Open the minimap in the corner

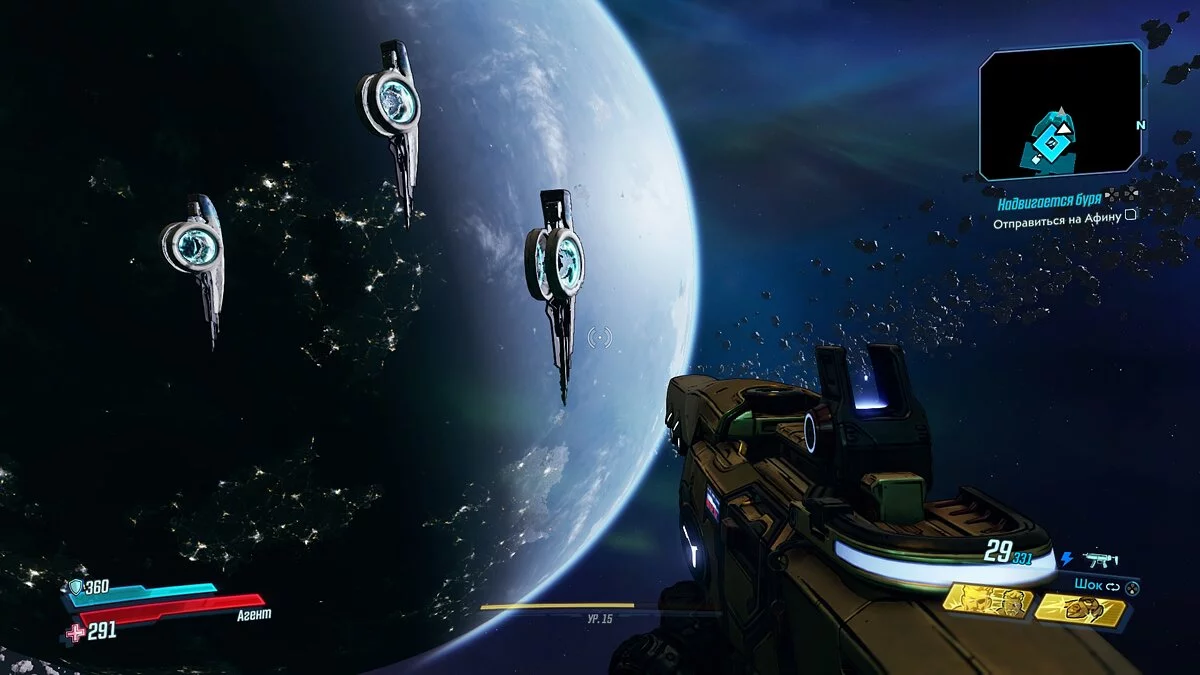[x=1060, y=111]
